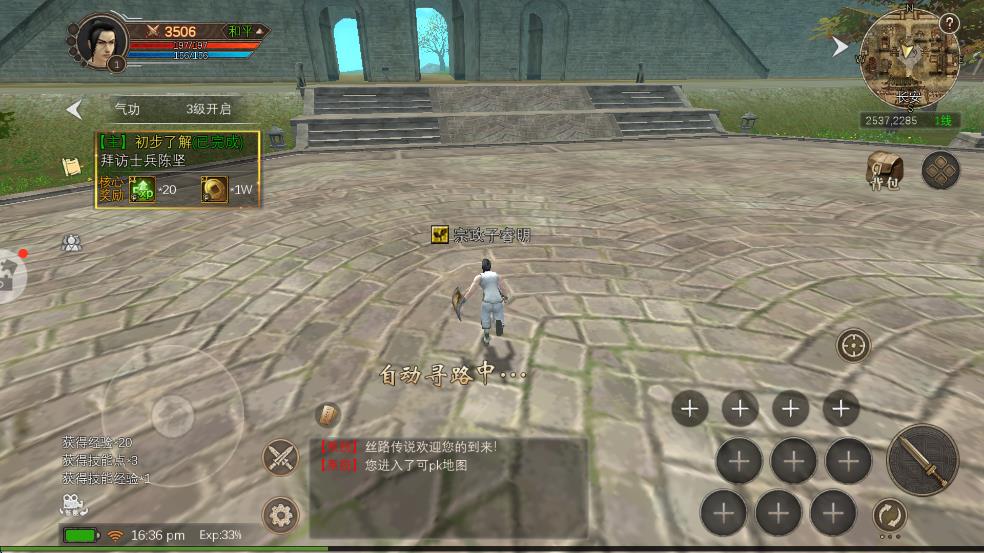Open the 背包 backpack
984x553 pixels.
(x=884, y=170)
